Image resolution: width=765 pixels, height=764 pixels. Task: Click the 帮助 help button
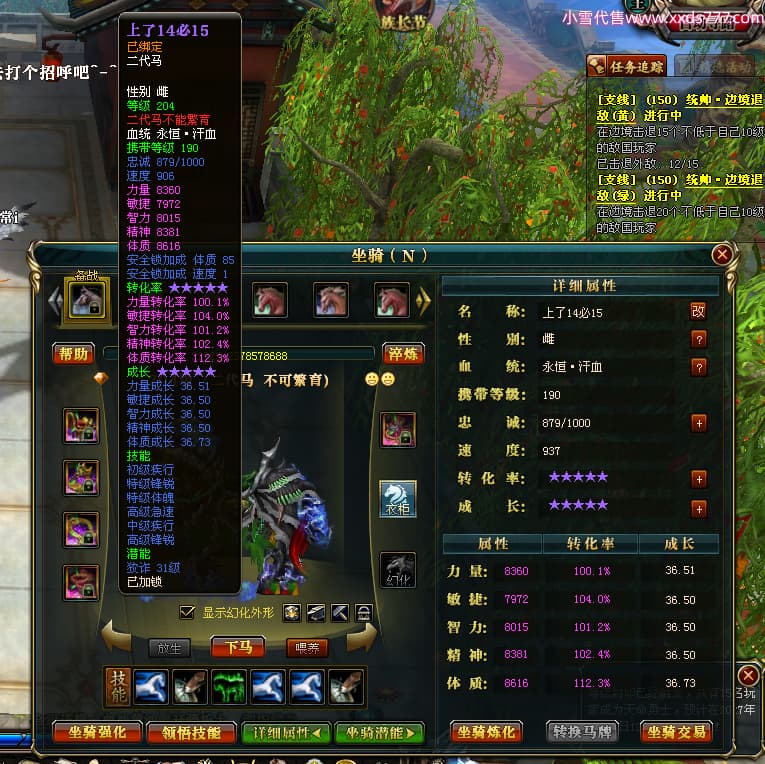pyautogui.click(x=74, y=353)
